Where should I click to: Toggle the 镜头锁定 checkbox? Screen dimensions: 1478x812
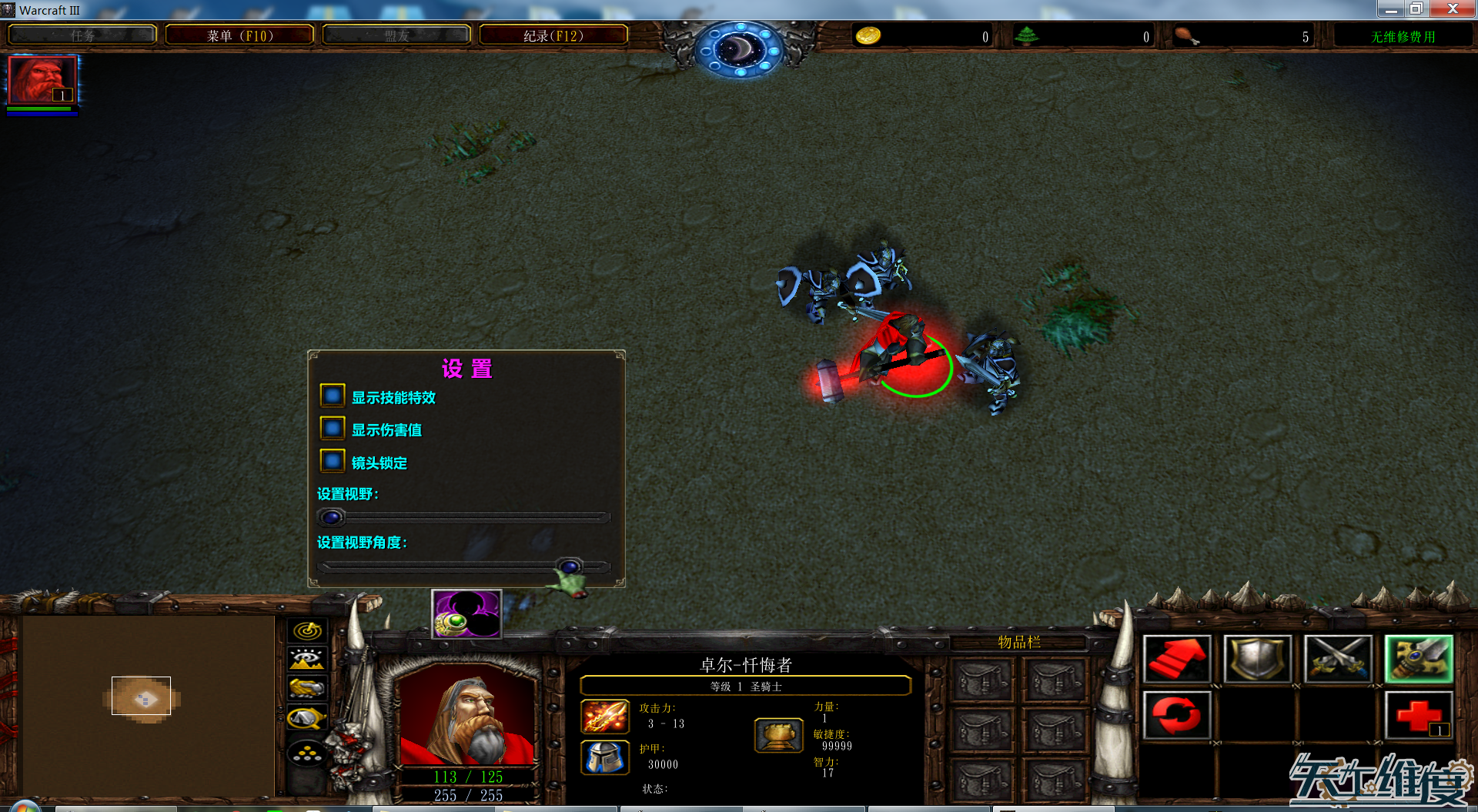point(333,461)
